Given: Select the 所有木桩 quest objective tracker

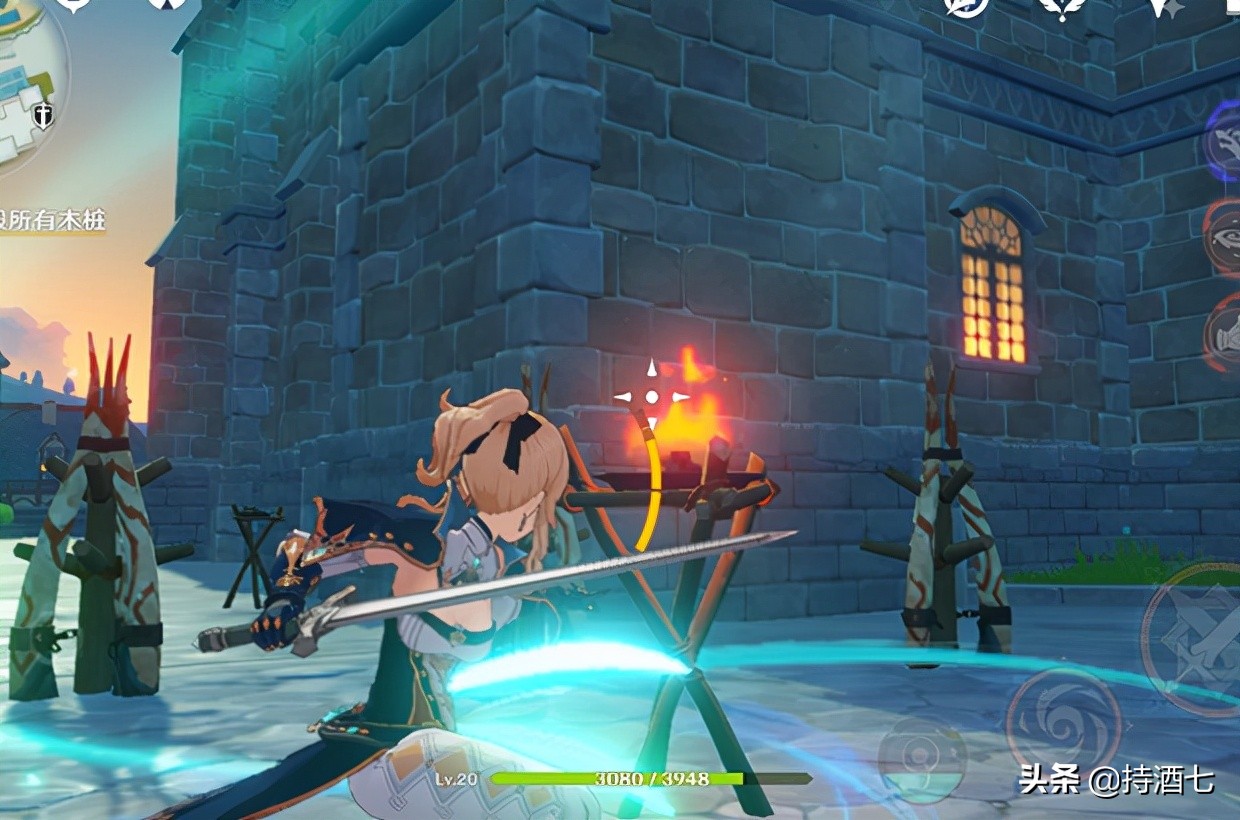Looking at the screenshot, I should (54, 220).
